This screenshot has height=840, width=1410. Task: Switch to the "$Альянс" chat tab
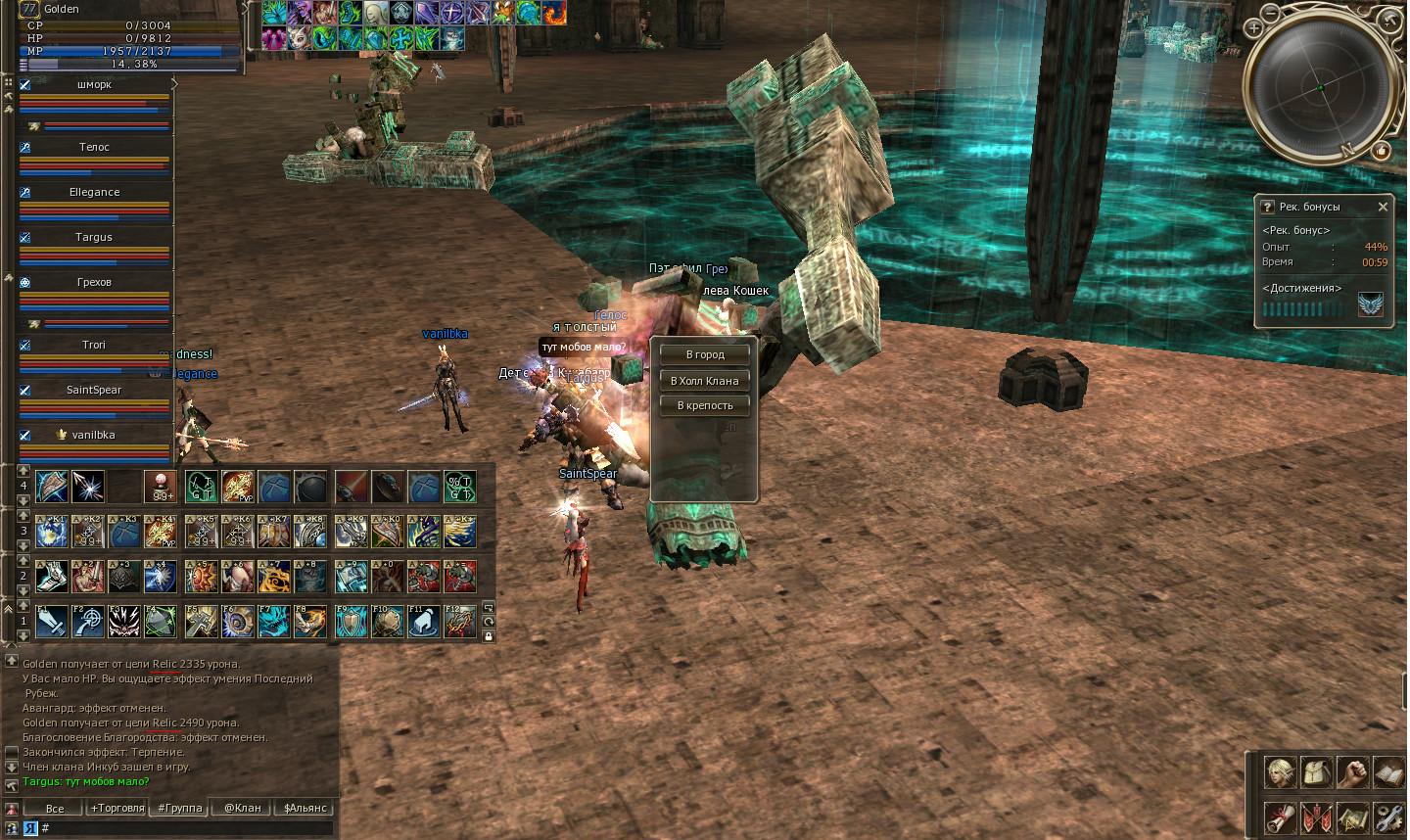pyautogui.click(x=305, y=808)
